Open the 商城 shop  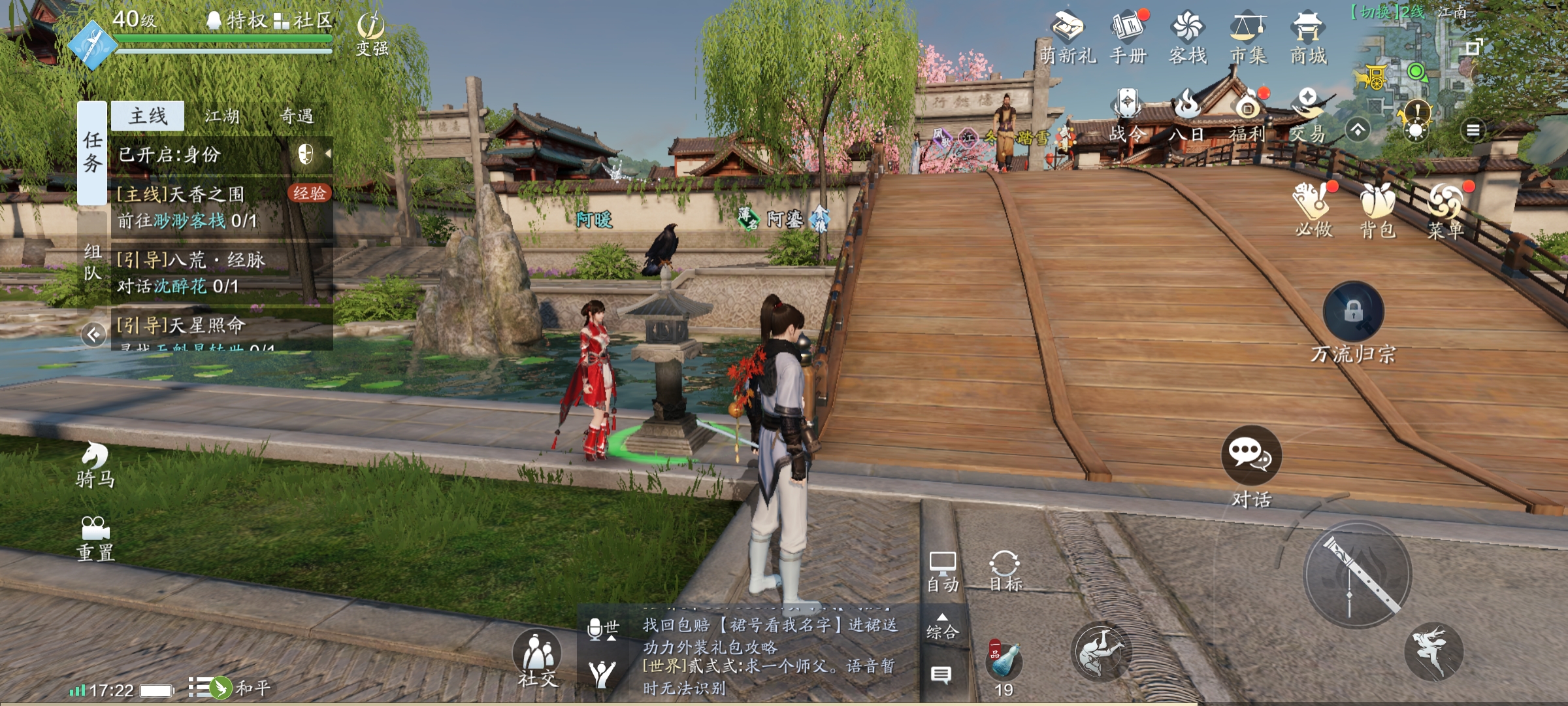[1308, 38]
